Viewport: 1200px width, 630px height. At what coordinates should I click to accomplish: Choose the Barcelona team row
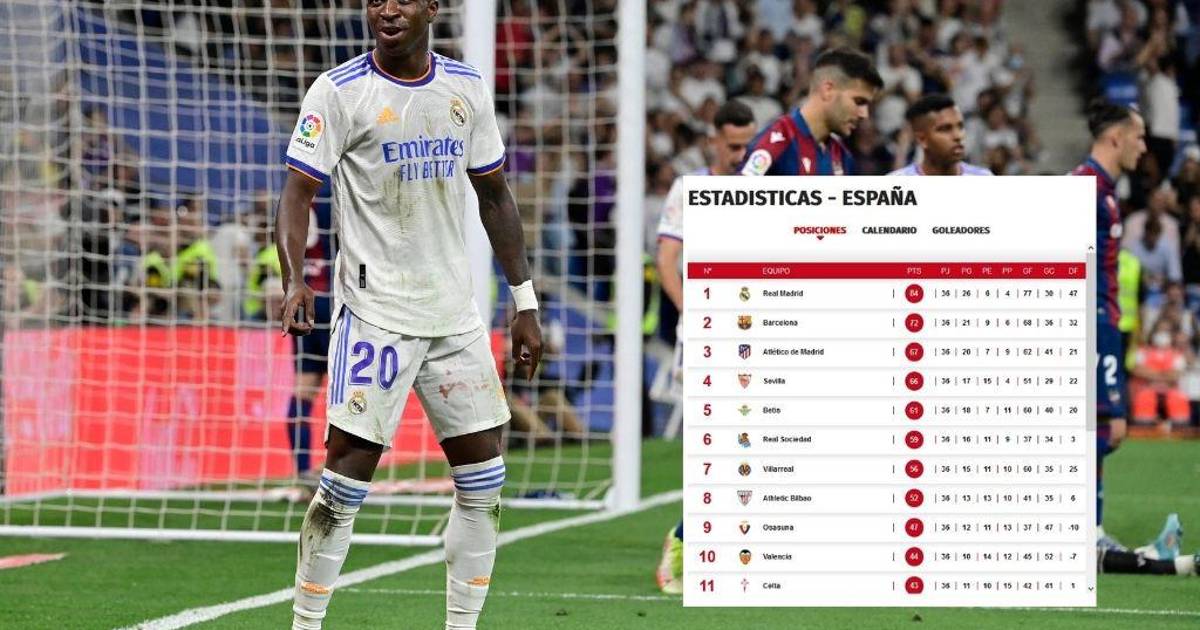pos(780,323)
